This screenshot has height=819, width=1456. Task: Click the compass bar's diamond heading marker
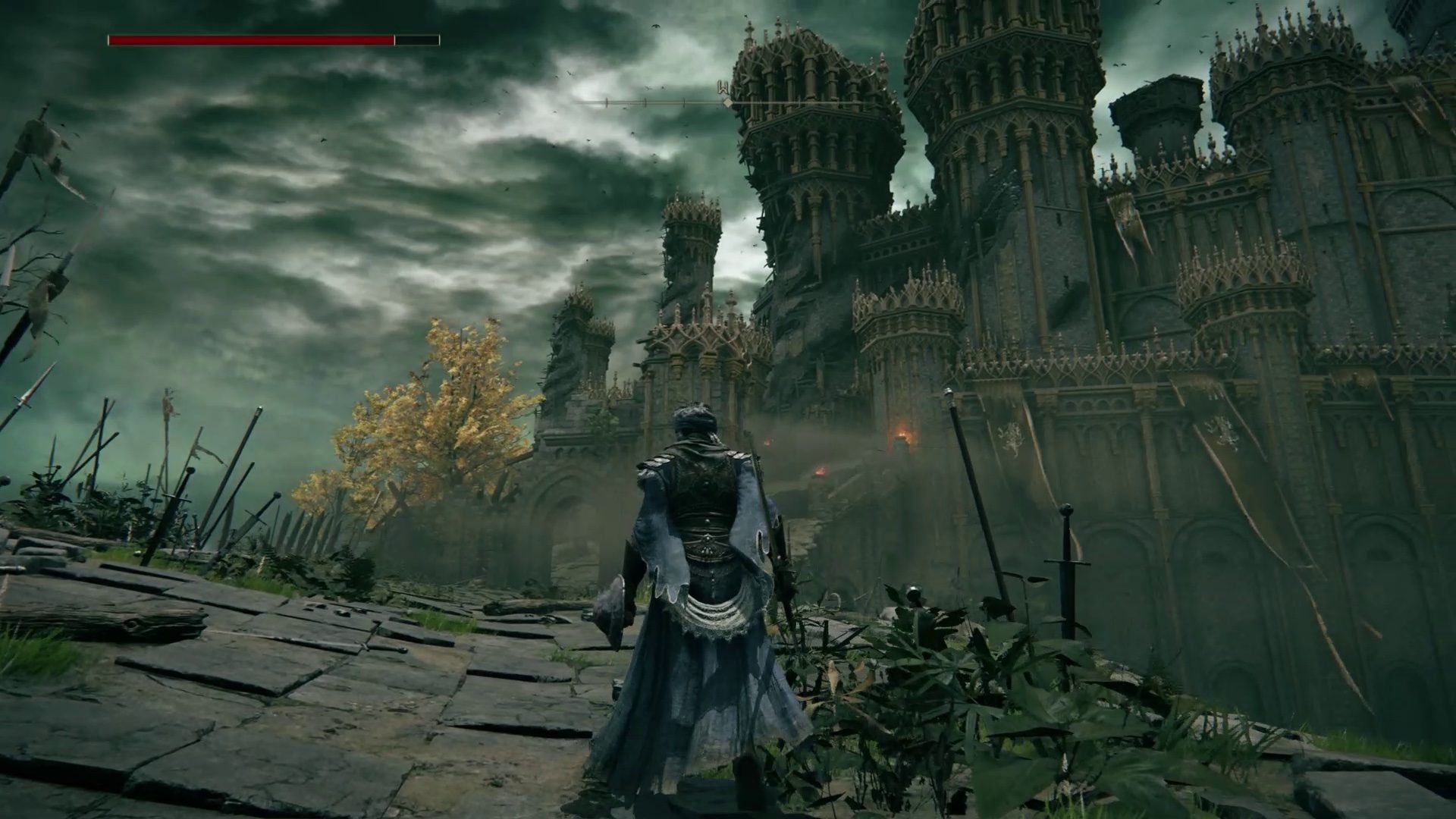pyautogui.click(x=727, y=102)
